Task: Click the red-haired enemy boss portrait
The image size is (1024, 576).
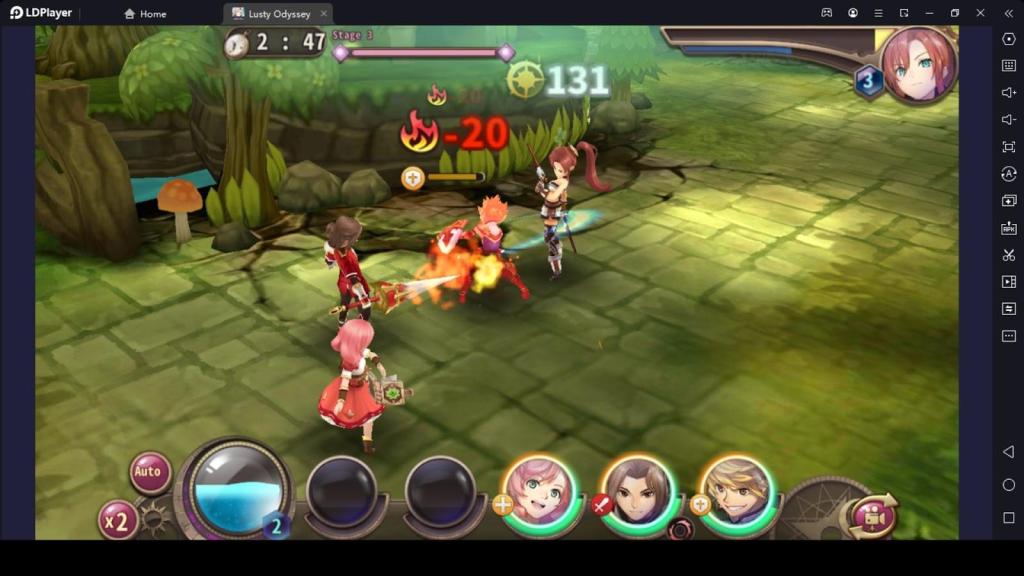Action: click(918, 65)
